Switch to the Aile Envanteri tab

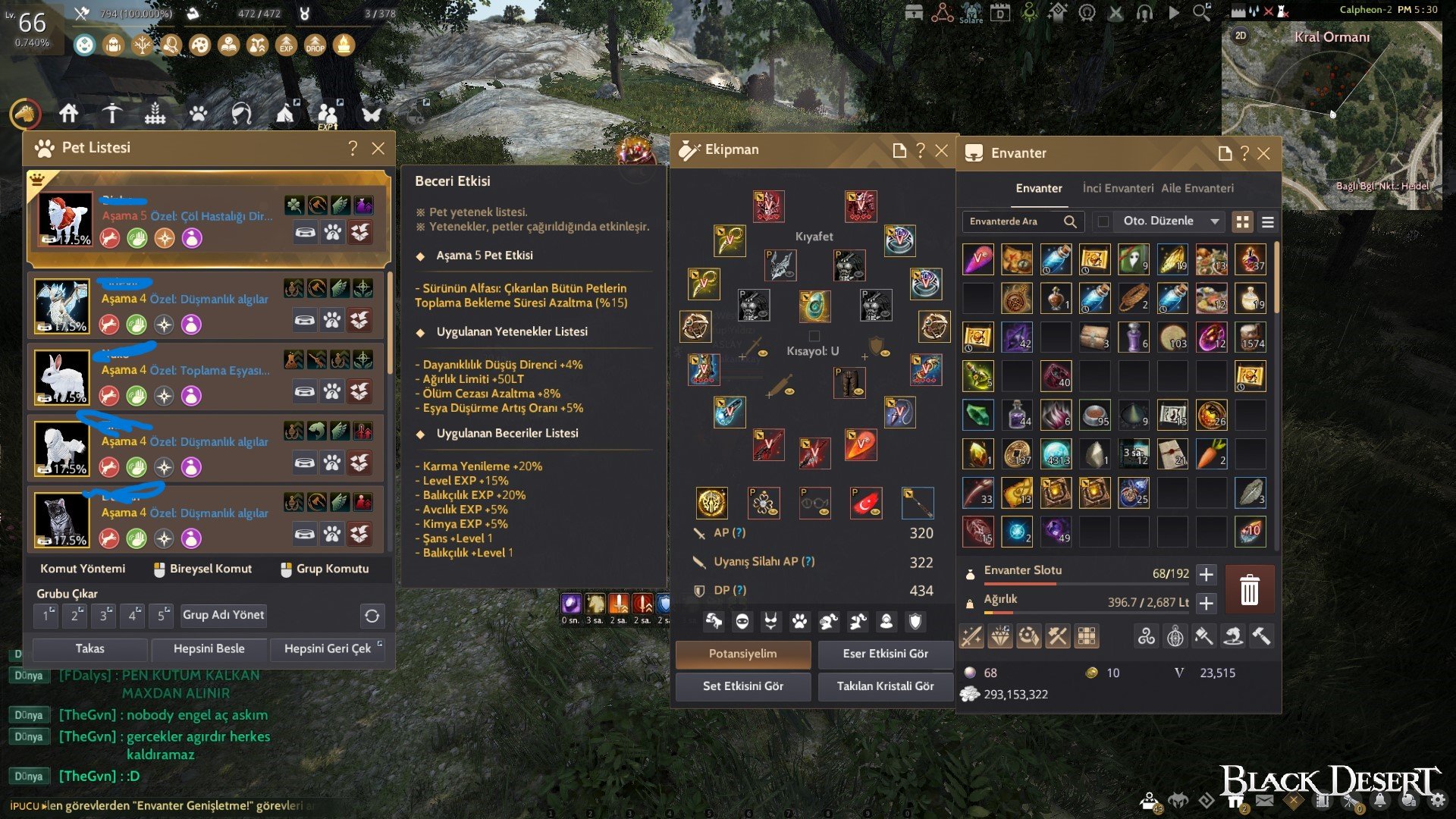point(1197,188)
